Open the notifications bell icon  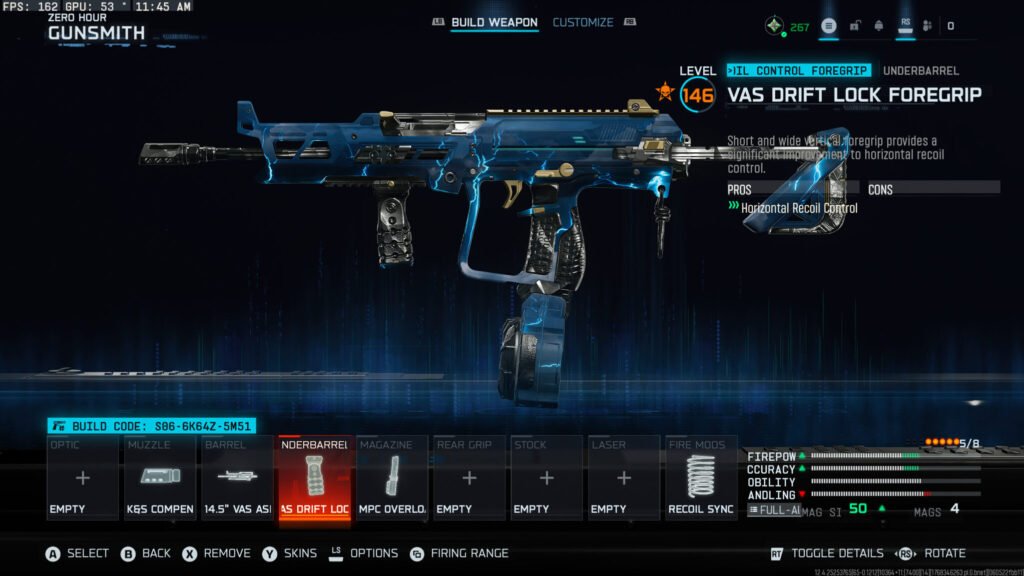point(879,26)
